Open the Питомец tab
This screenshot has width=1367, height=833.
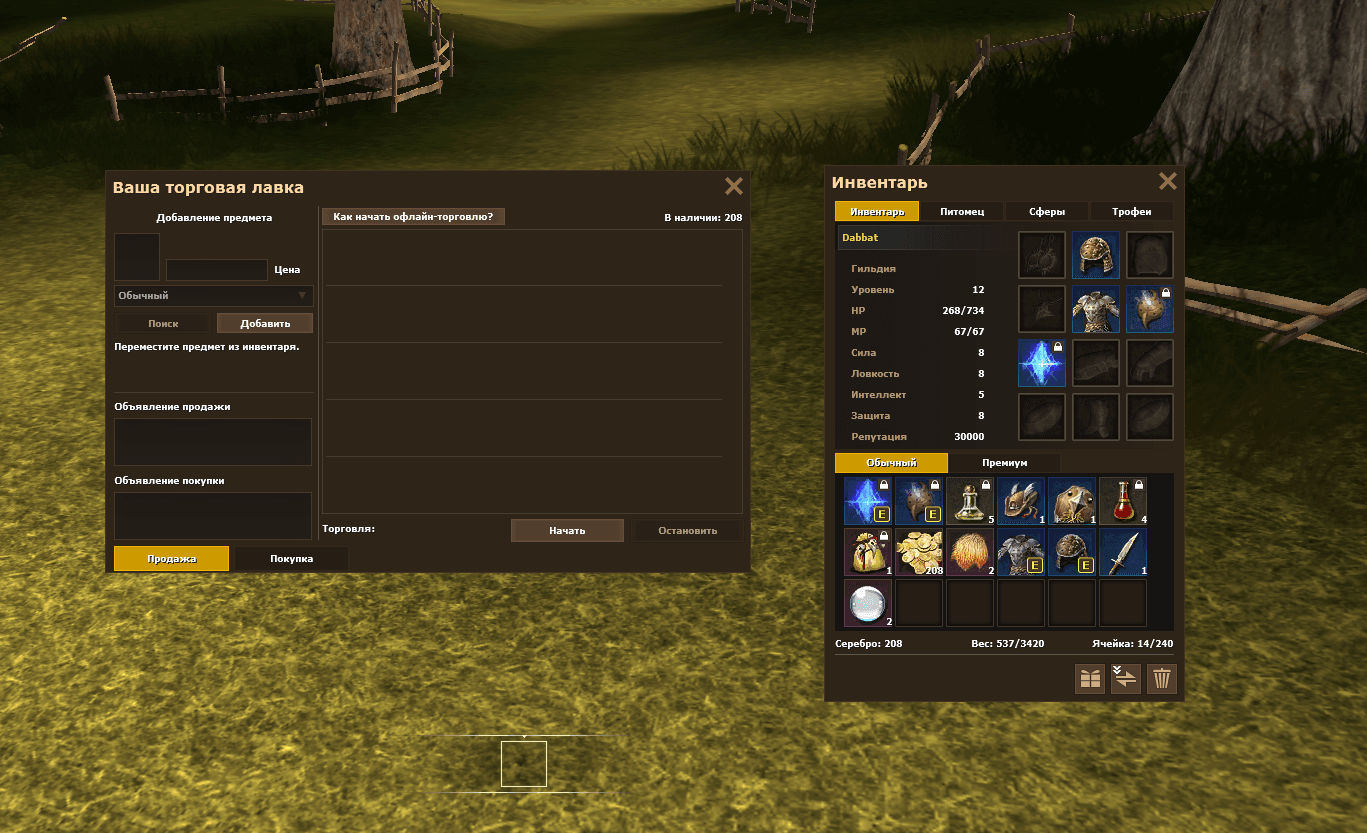962,212
